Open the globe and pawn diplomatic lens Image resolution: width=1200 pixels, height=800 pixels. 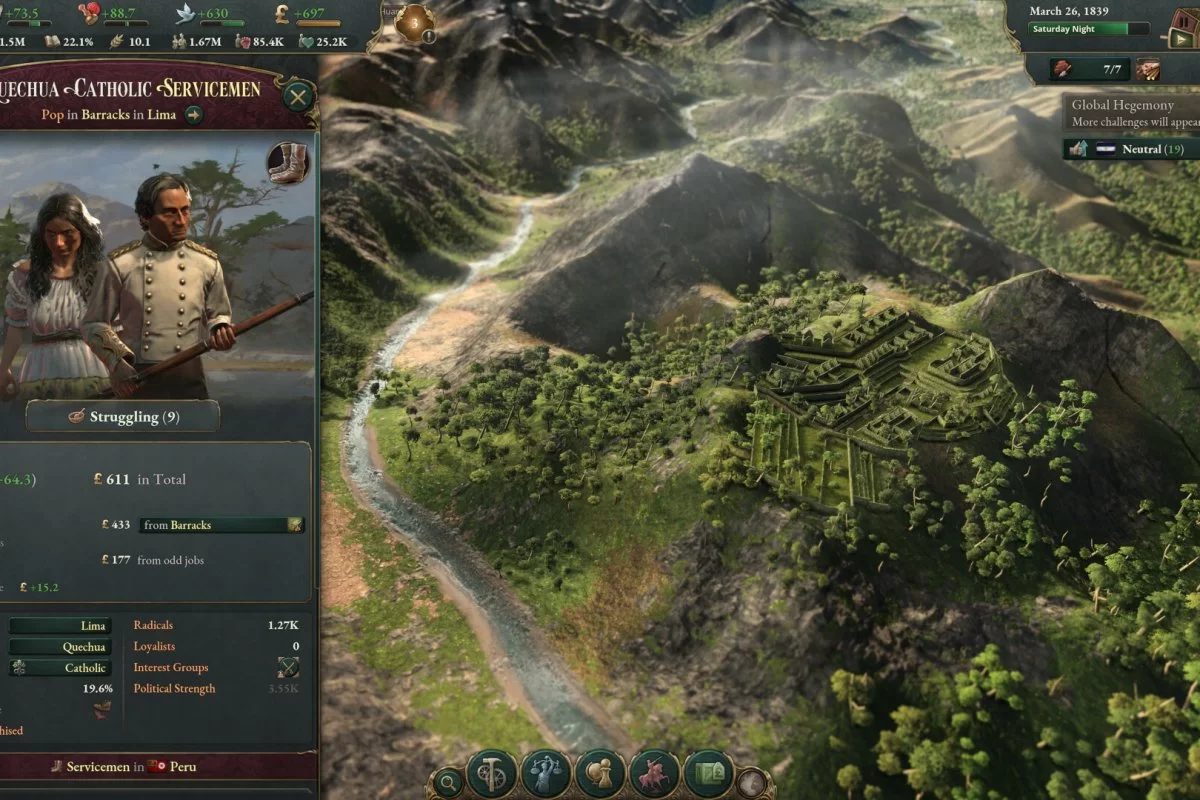[x=600, y=774]
